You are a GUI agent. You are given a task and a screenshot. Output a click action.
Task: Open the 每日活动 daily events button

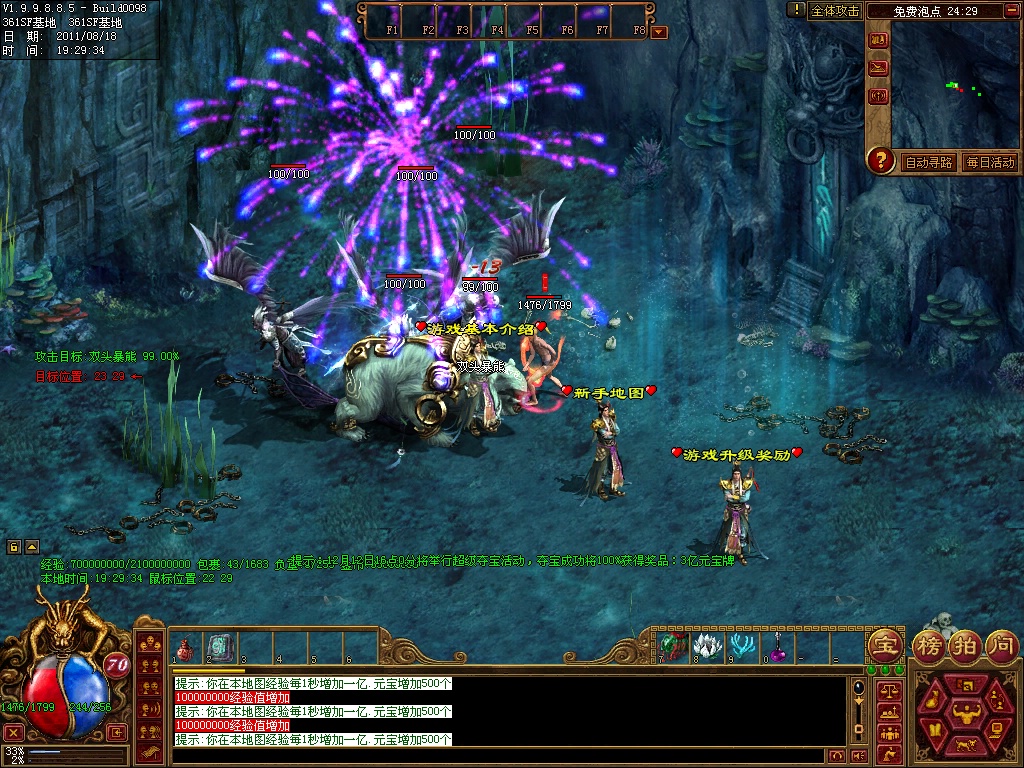click(990, 162)
